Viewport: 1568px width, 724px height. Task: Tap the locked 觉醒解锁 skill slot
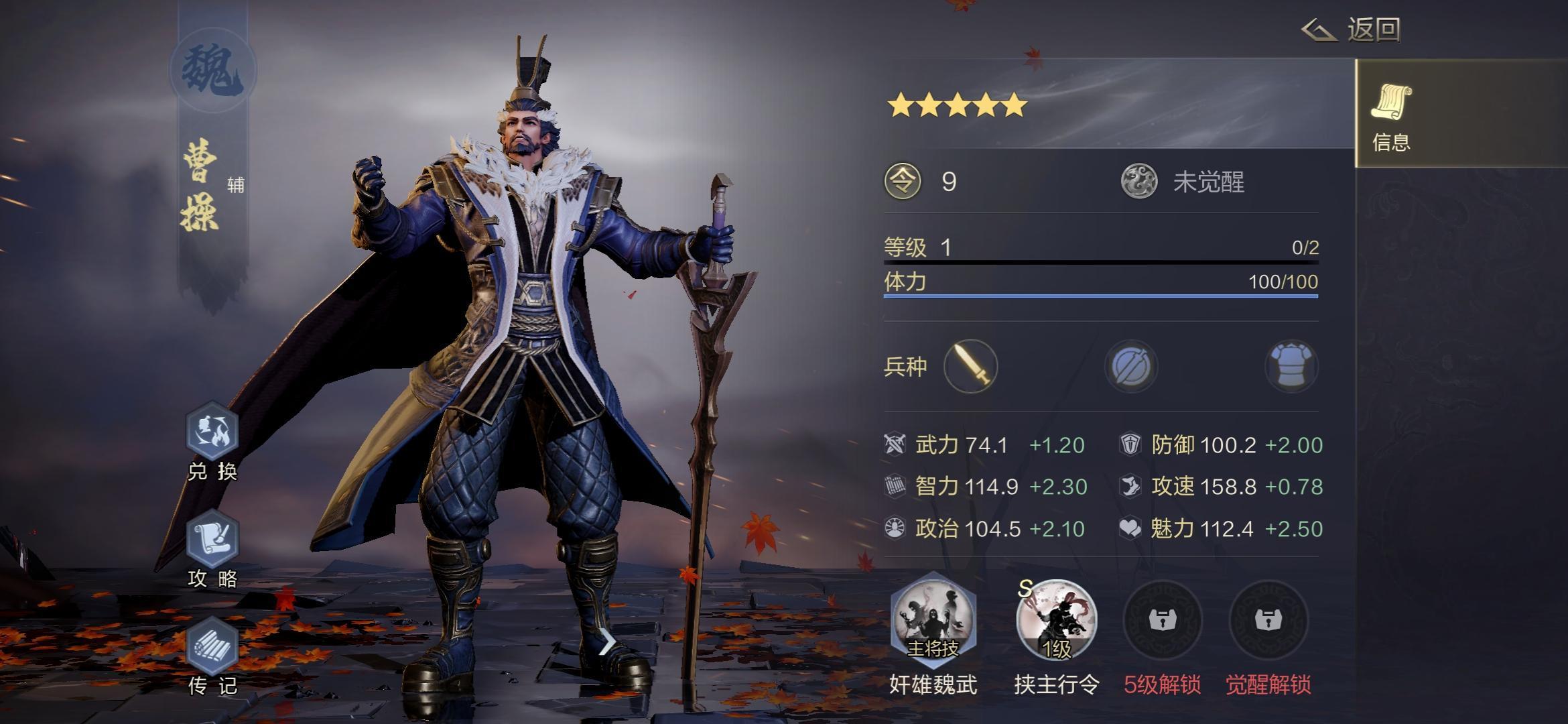pyautogui.click(x=1268, y=621)
